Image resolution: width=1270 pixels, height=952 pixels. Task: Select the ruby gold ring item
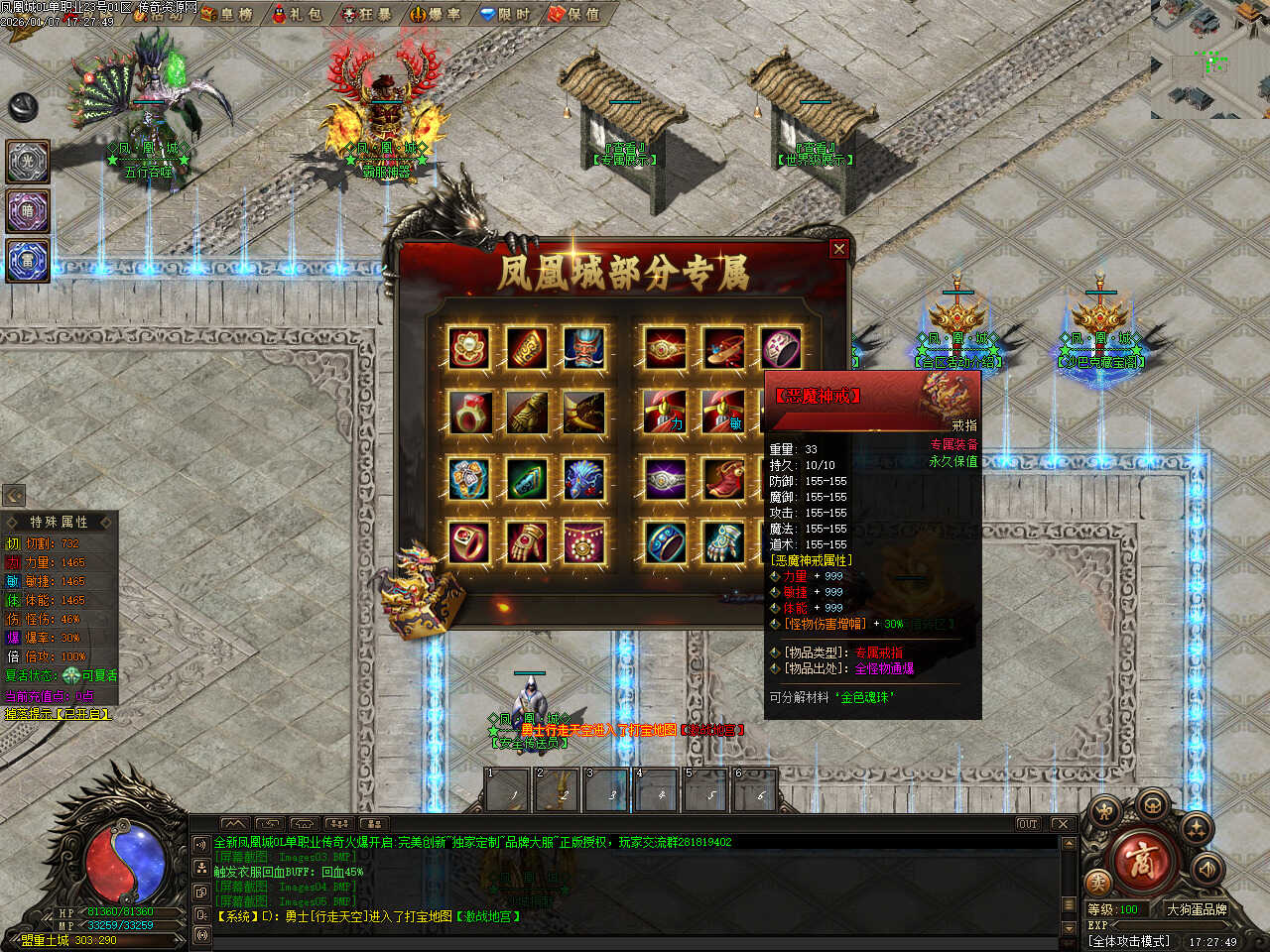(x=468, y=412)
